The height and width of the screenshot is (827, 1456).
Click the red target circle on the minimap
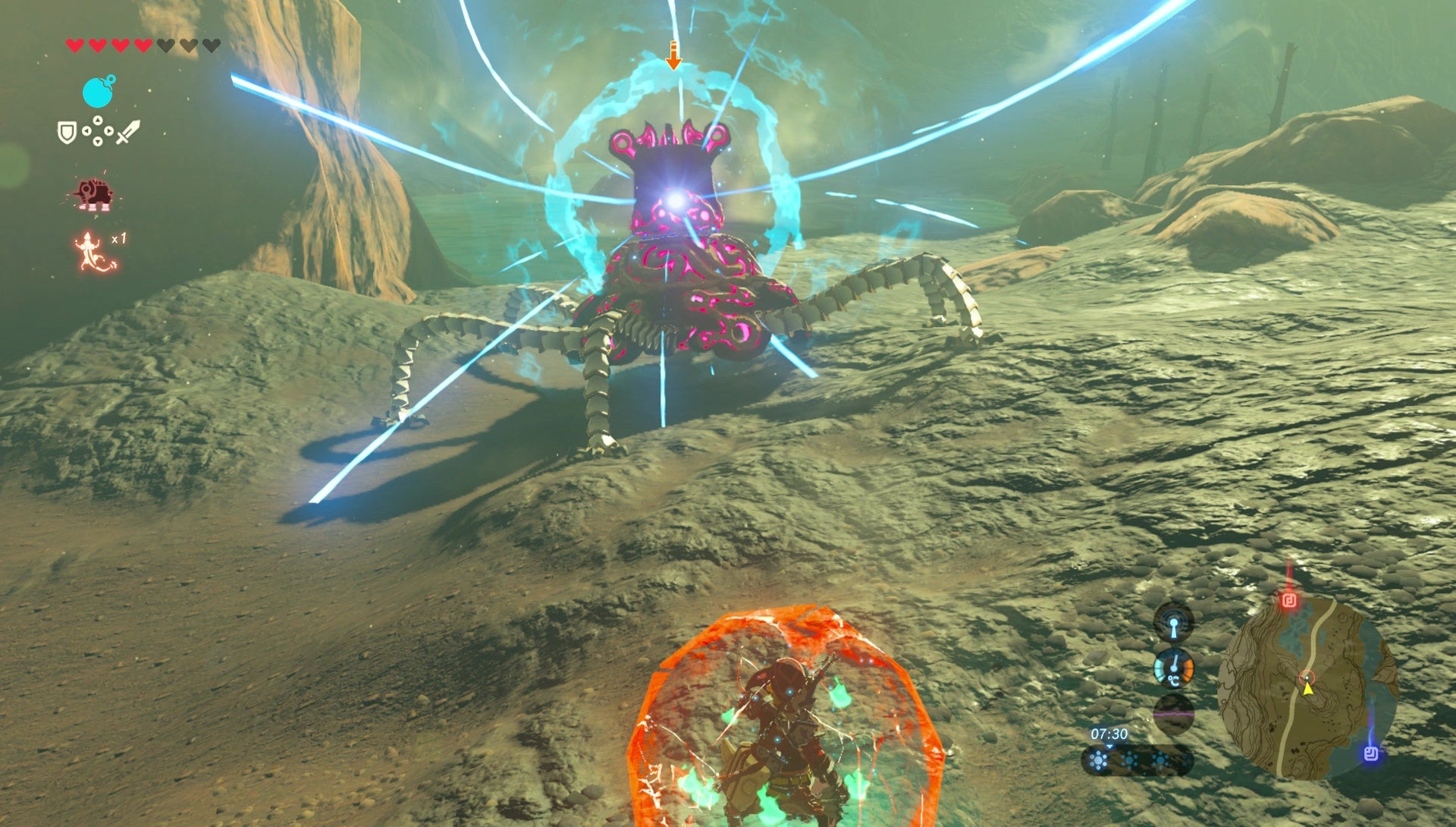(1307, 677)
